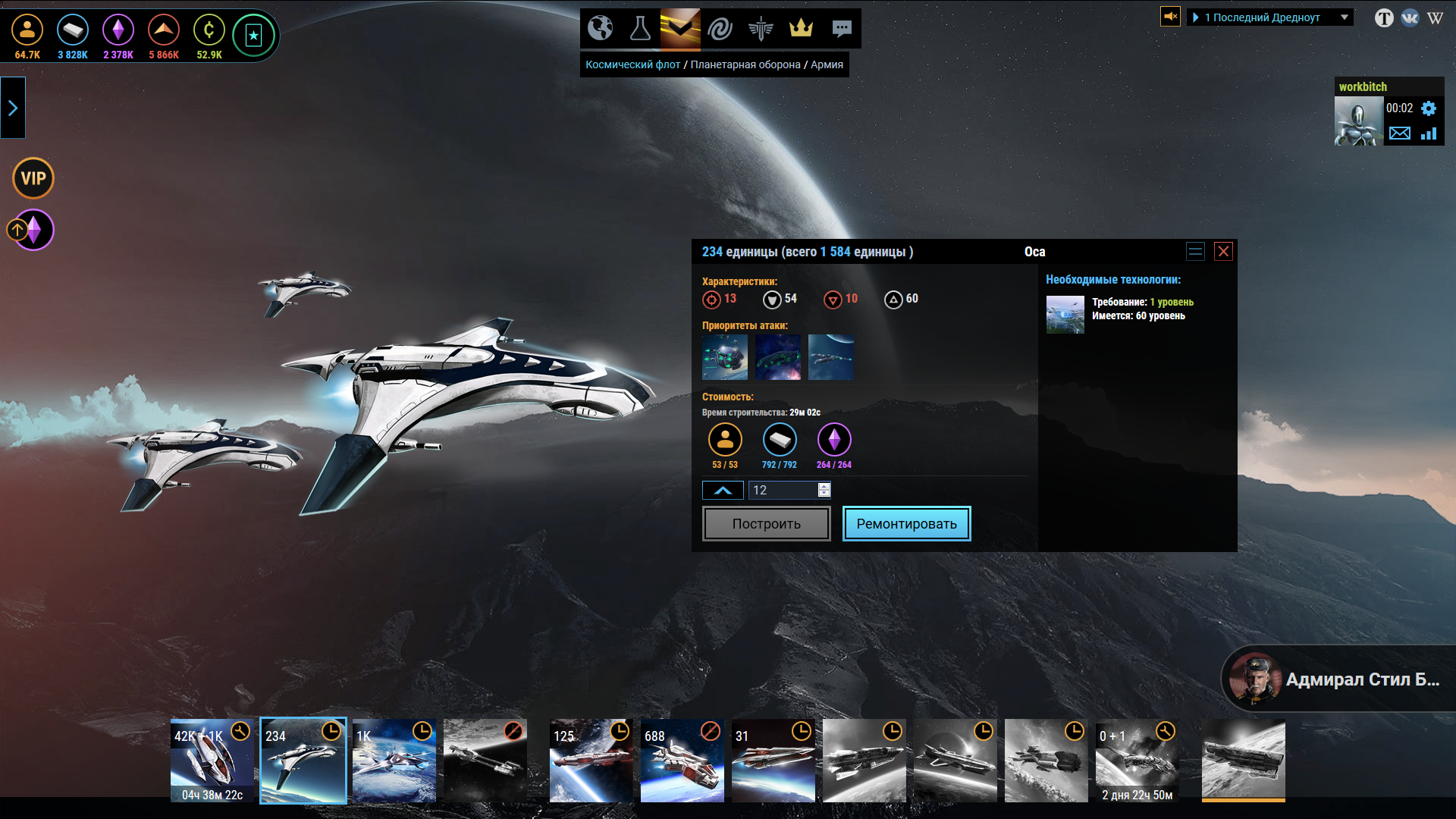Minimize the Оса unit panel
Viewport: 1456px width, 819px height.
[1195, 252]
